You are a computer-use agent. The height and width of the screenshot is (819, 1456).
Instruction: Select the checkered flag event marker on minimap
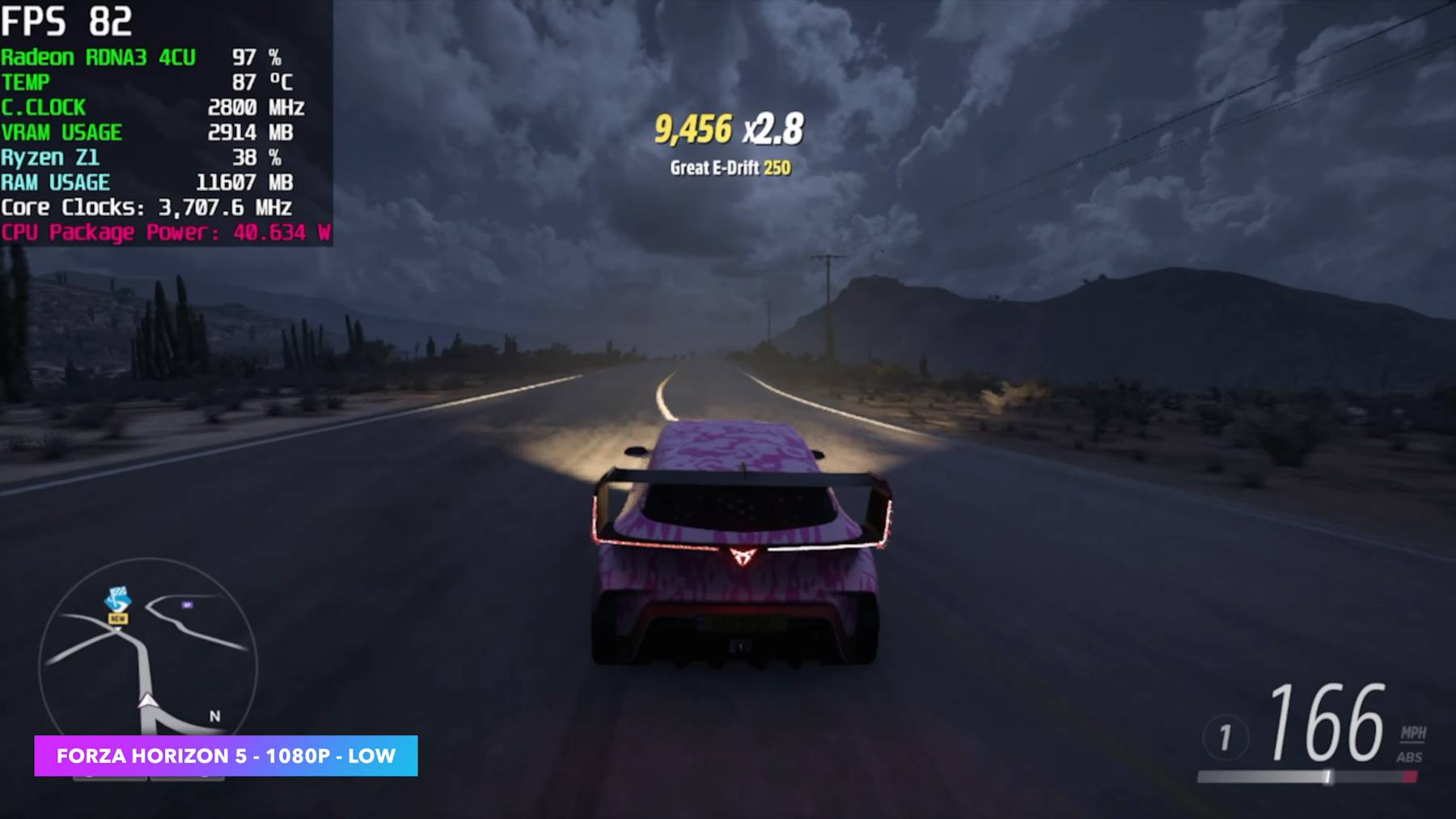click(x=118, y=600)
